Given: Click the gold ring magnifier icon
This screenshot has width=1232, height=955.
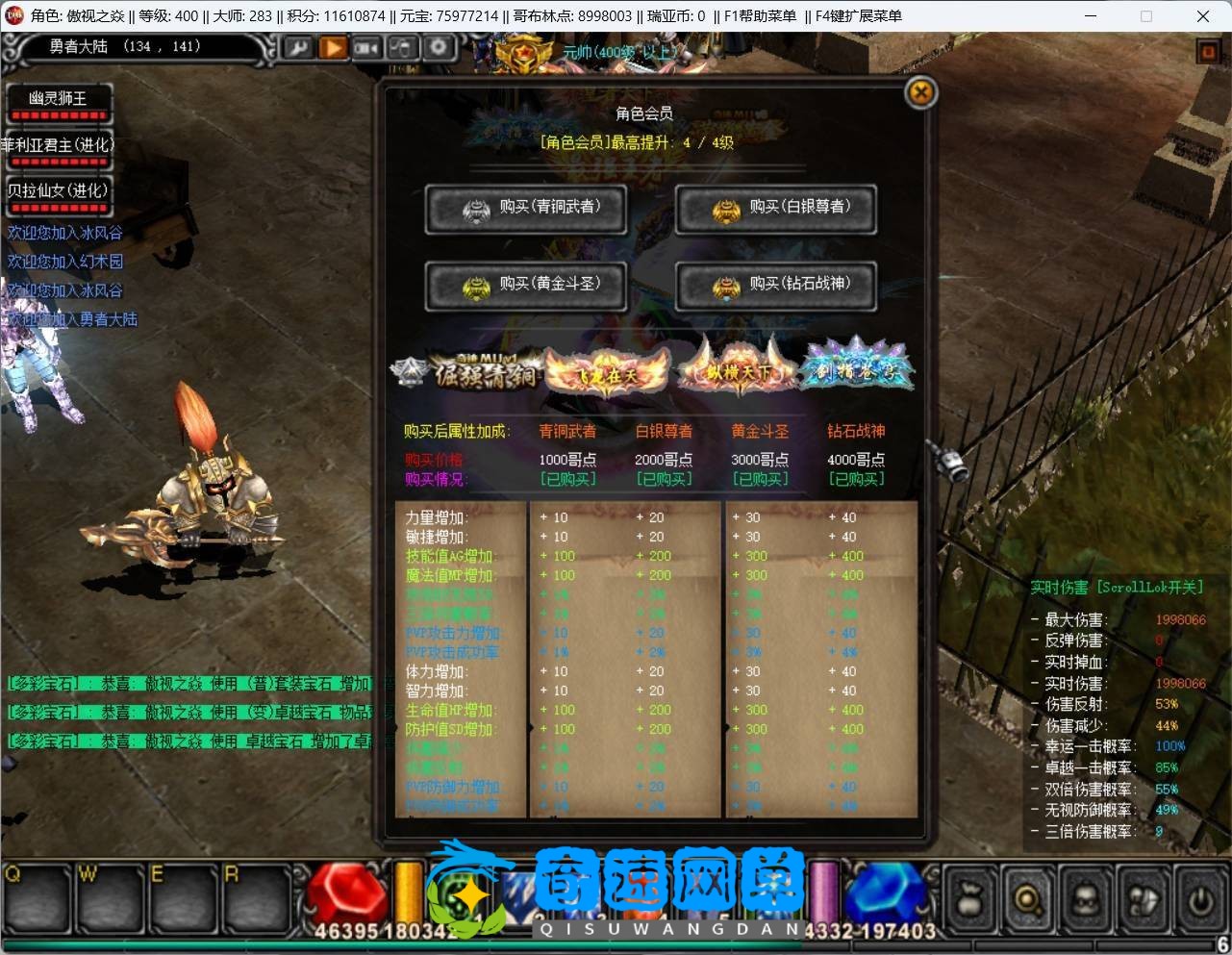Looking at the screenshot, I should click(x=1028, y=900).
